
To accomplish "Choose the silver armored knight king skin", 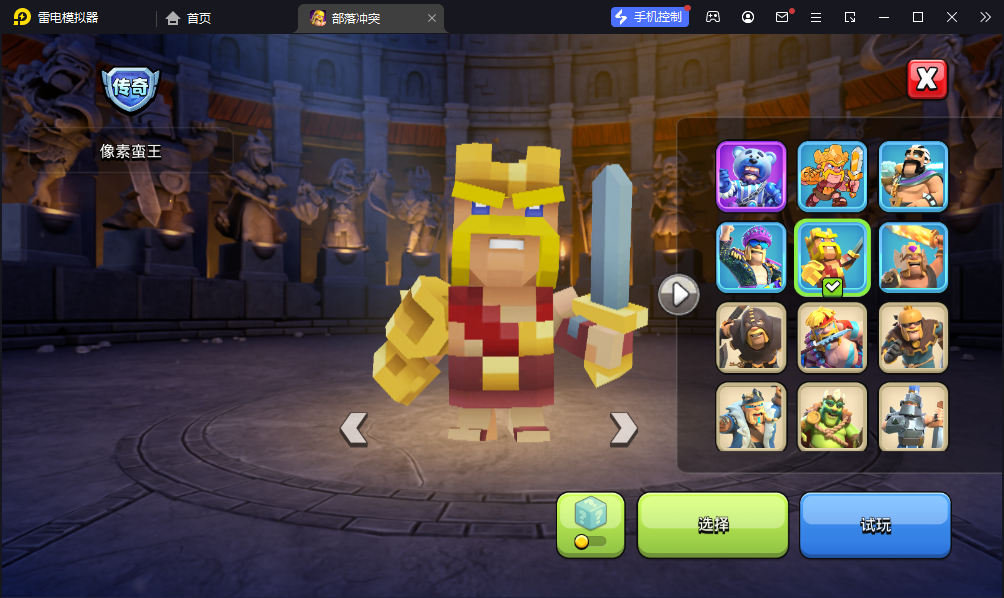I will 913,416.
